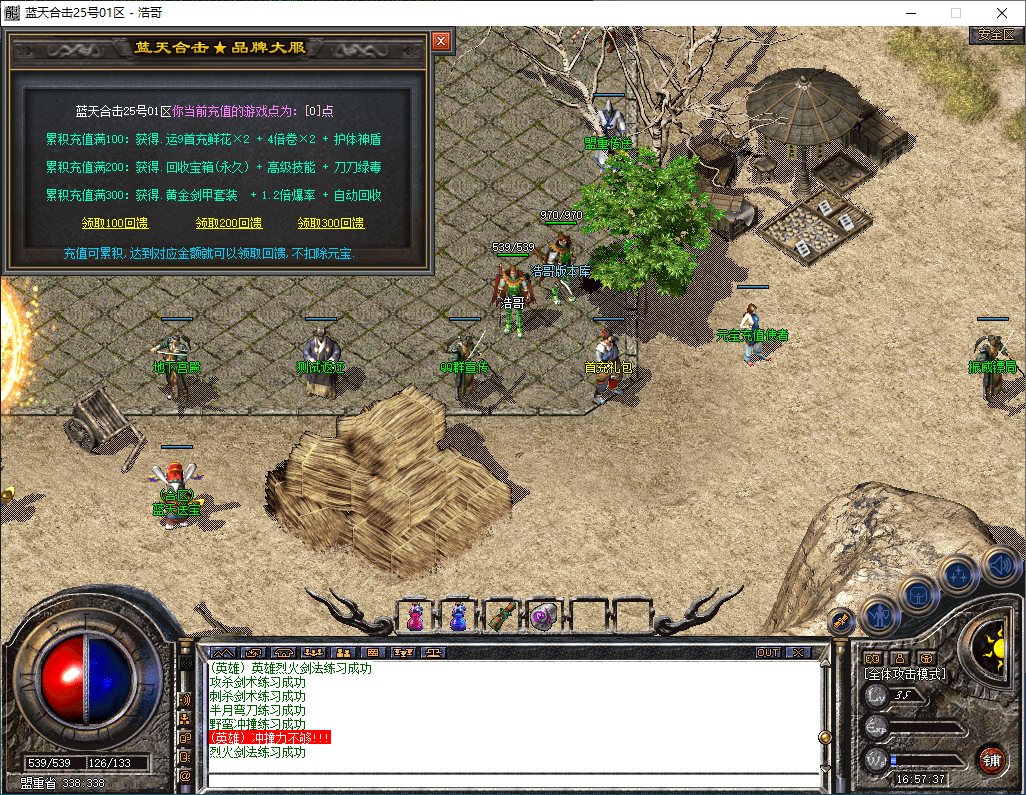The height and width of the screenshot is (795, 1026).
Task: Close the 蓝天合击 recharge reward panel
Action: coord(441,41)
